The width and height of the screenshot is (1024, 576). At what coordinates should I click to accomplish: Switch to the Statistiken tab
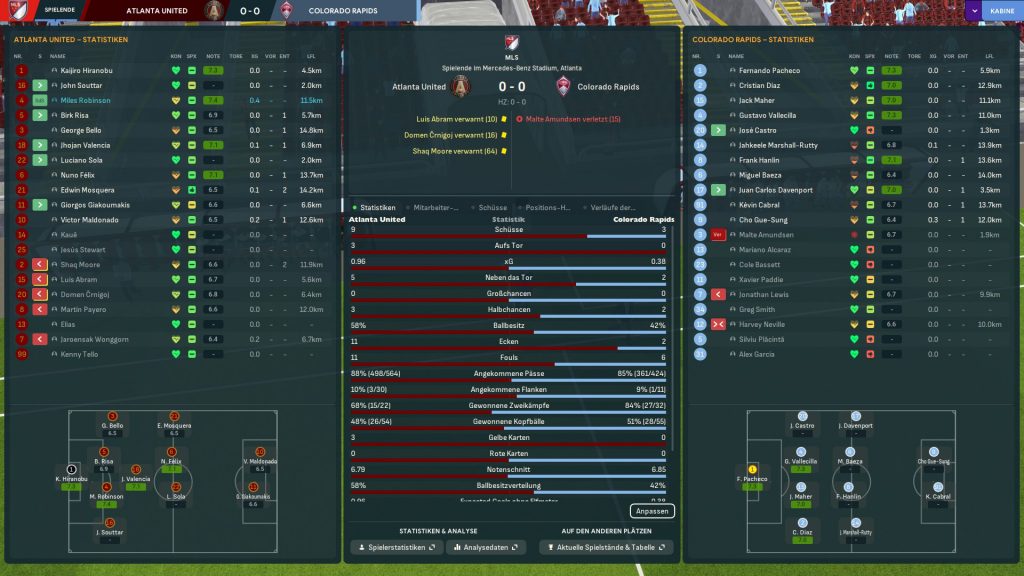tap(378, 207)
